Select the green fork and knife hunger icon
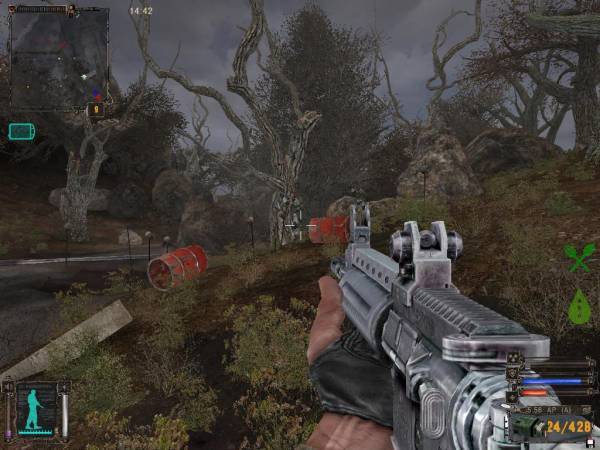This screenshot has width=600, height=450. [579, 259]
